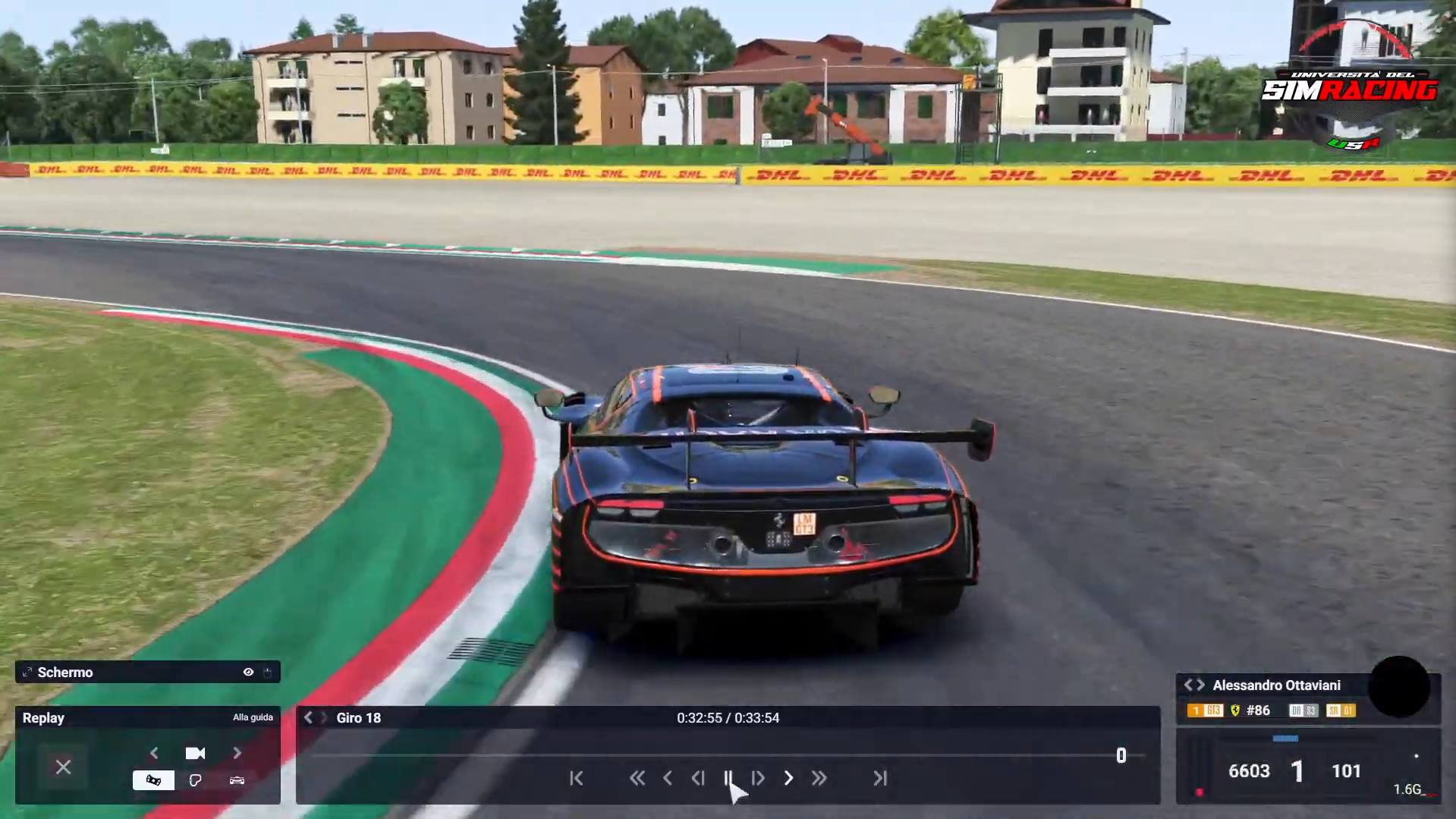Go to the lap before Giro 18
The image size is (1456, 819).
(x=308, y=718)
